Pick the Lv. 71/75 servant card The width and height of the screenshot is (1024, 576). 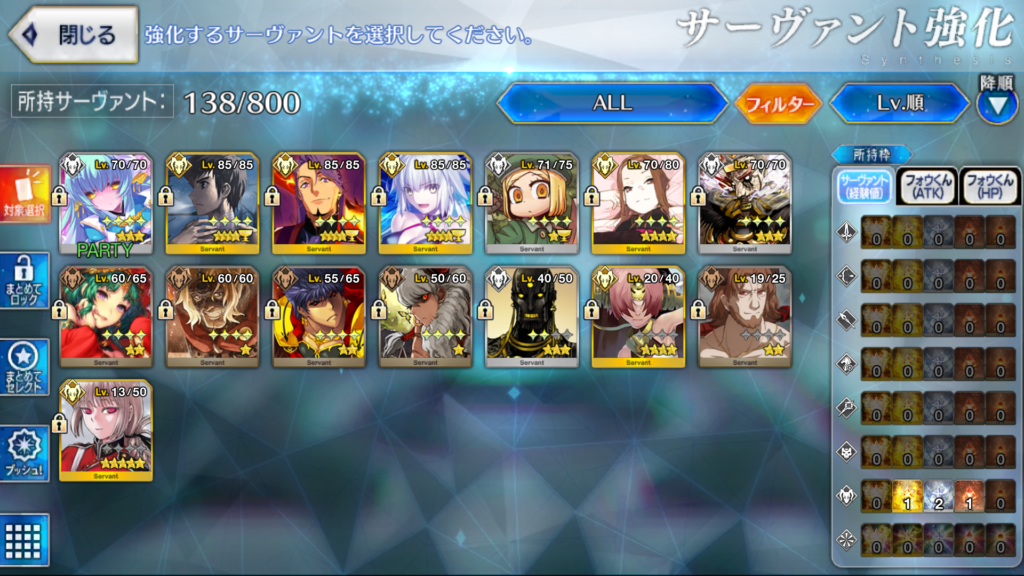point(532,204)
